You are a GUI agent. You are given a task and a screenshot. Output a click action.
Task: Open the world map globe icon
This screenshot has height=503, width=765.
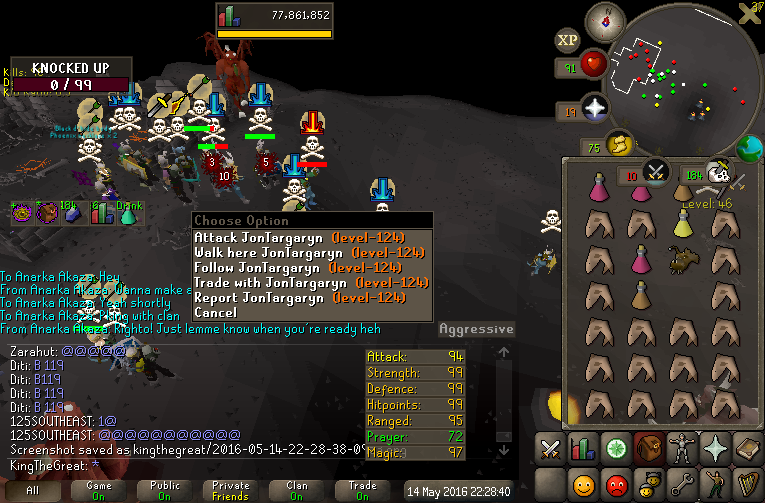pyautogui.click(x=749, y=148)
